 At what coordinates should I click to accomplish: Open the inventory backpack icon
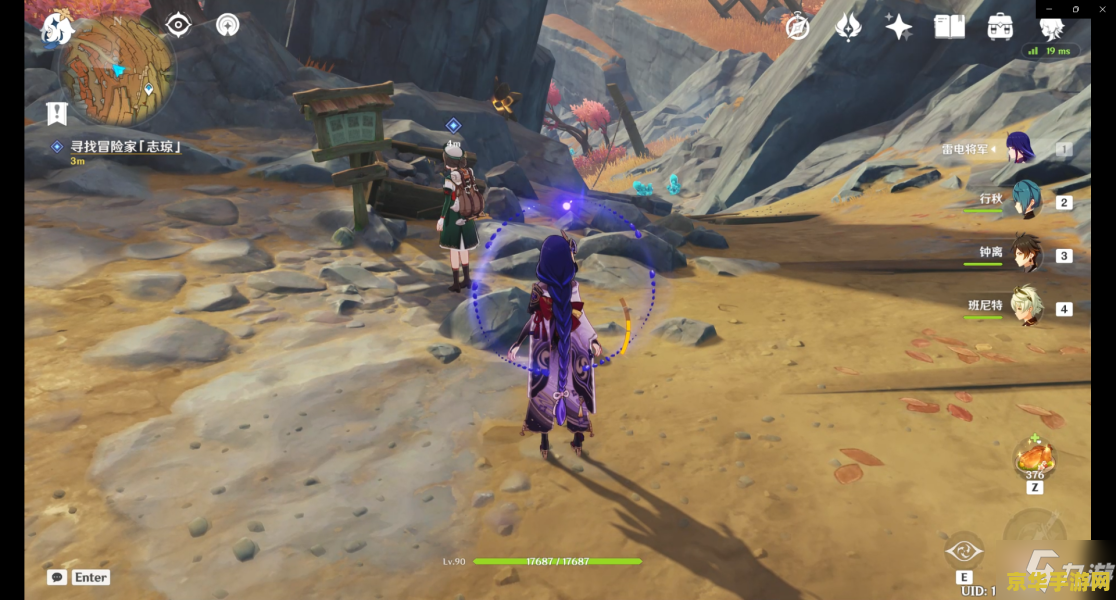(x=1000, y=27)
